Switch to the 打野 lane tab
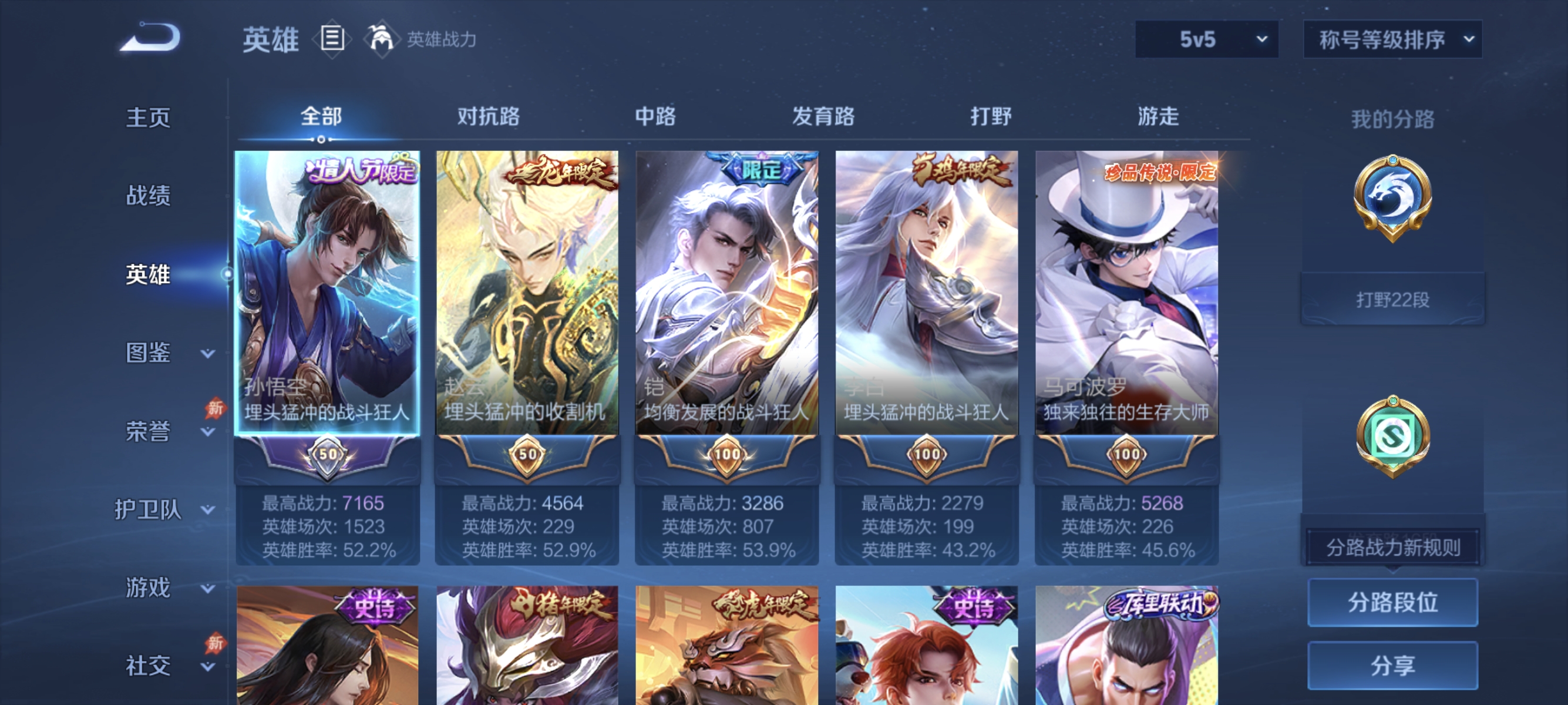 click(x=991, y=117)
